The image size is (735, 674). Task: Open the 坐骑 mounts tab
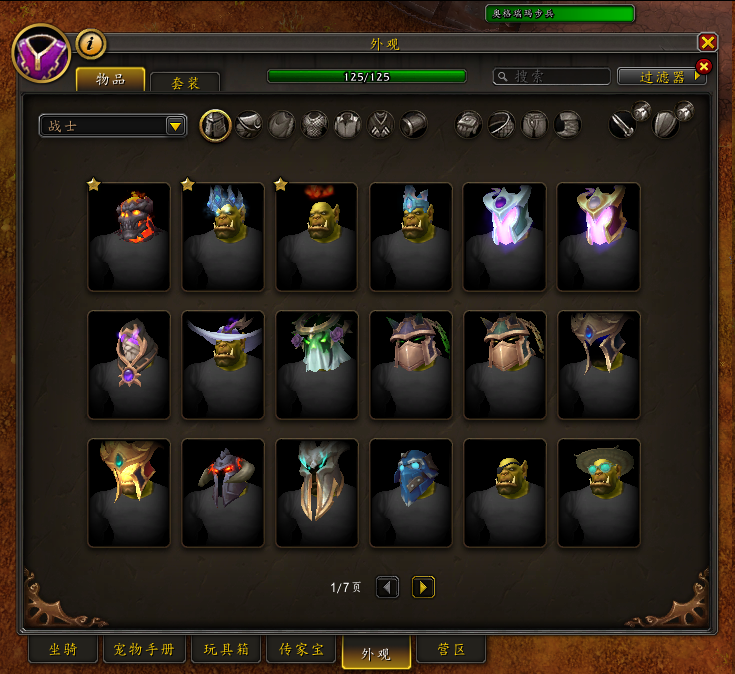point(62,651)
